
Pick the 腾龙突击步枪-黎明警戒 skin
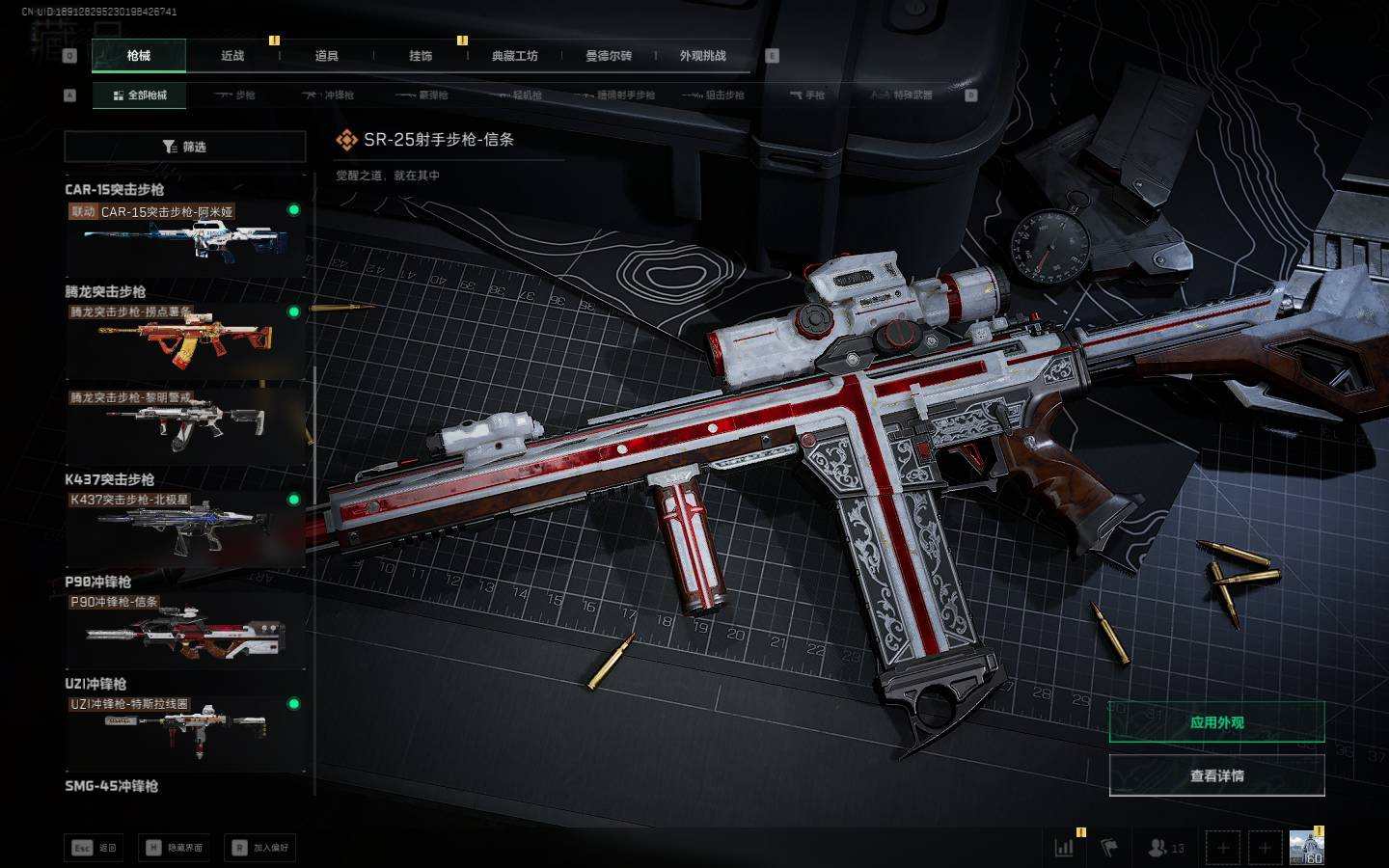tap(185, 424)
